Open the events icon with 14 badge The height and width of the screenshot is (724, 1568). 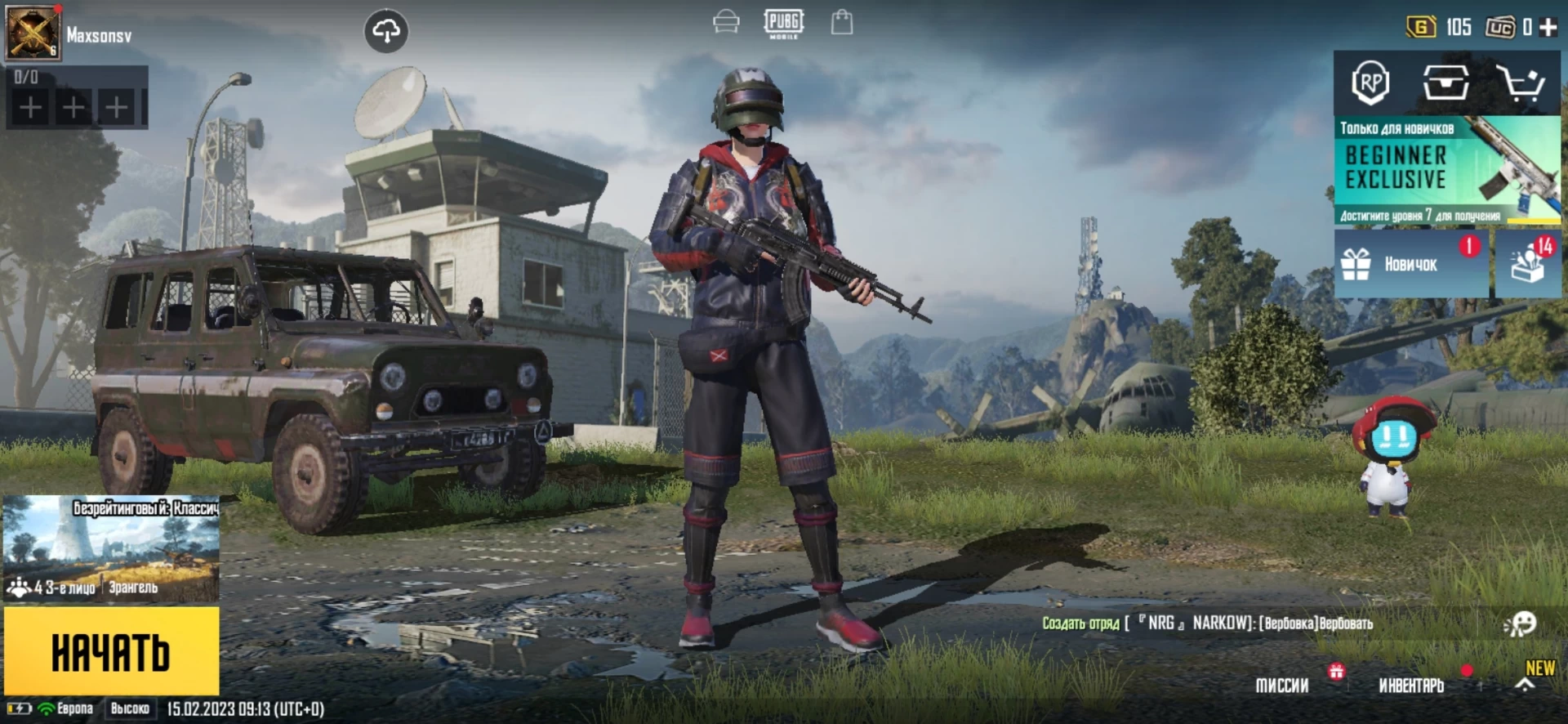coord(1527,264)
